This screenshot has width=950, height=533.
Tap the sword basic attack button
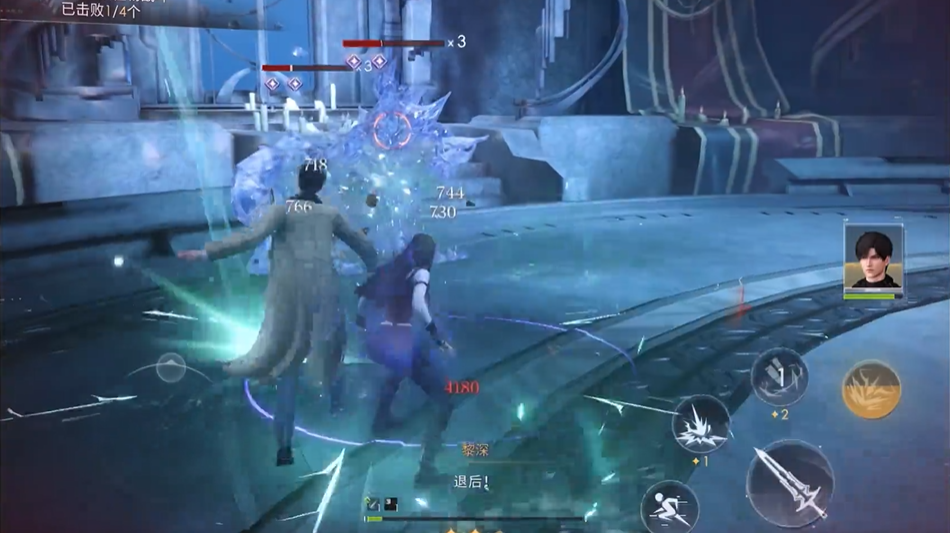pyautogui.click(x=789, y=483)
